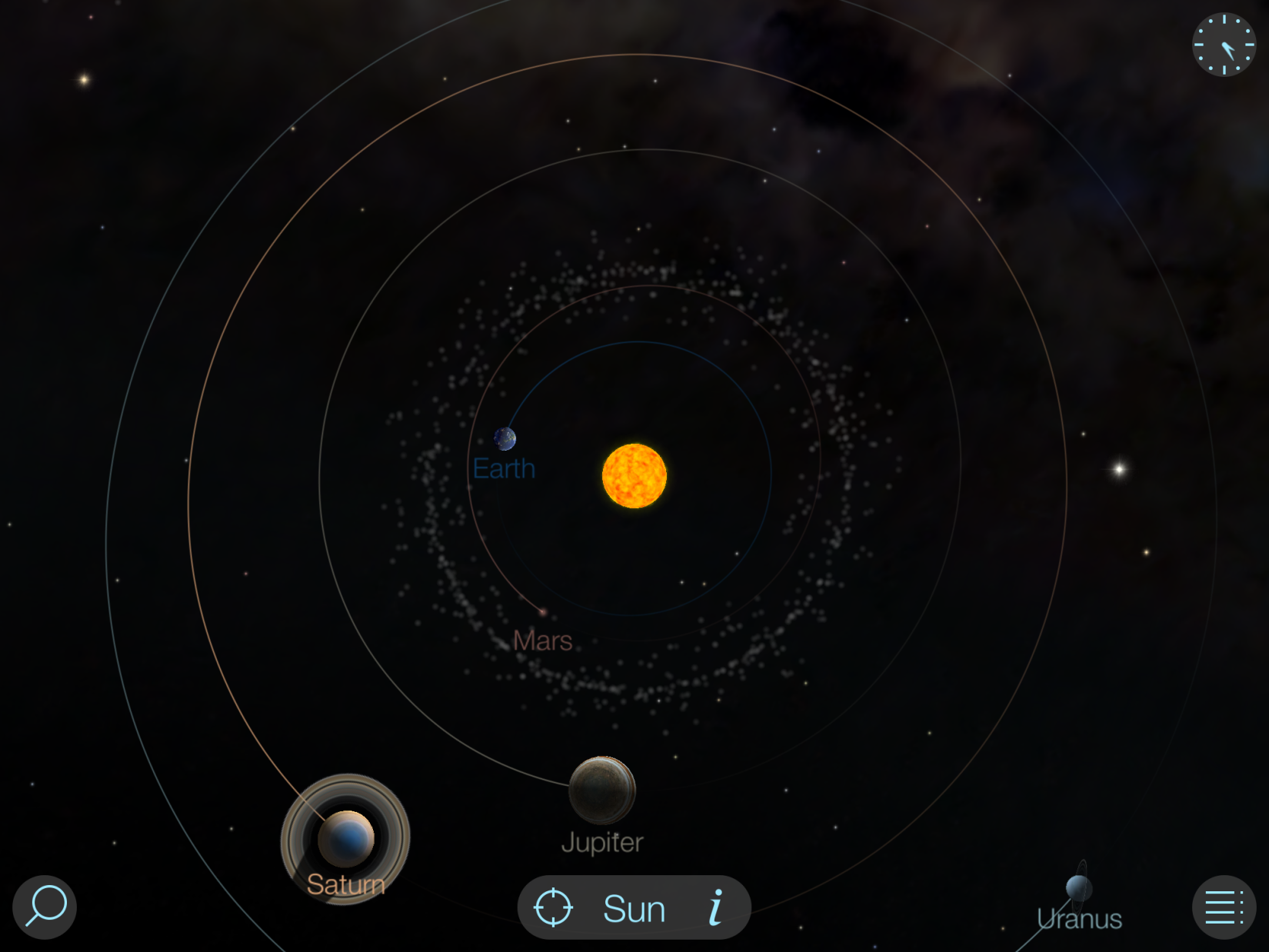This screenshot has width=1269, height=952.
Task: Open the clock time controls
Action: [x=1224, y=45]
